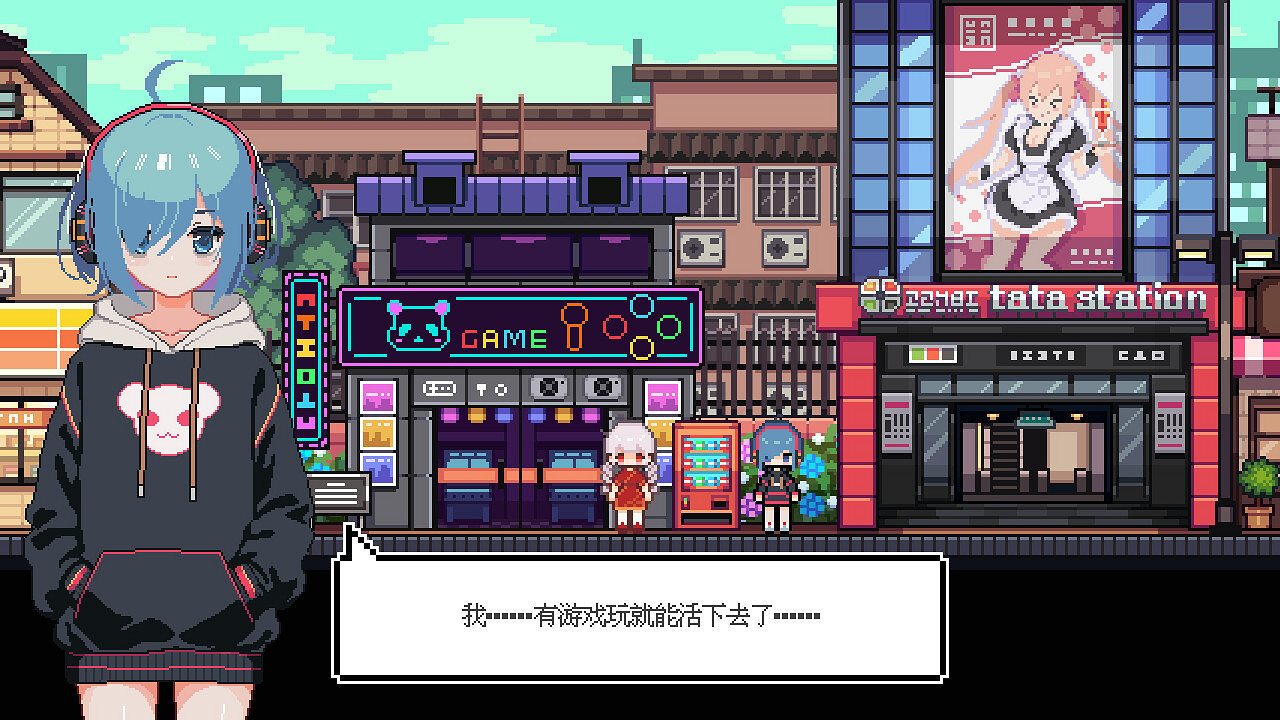
Task: Toggle the red ring light on the neon sign
Action: (x=613, y=328)
